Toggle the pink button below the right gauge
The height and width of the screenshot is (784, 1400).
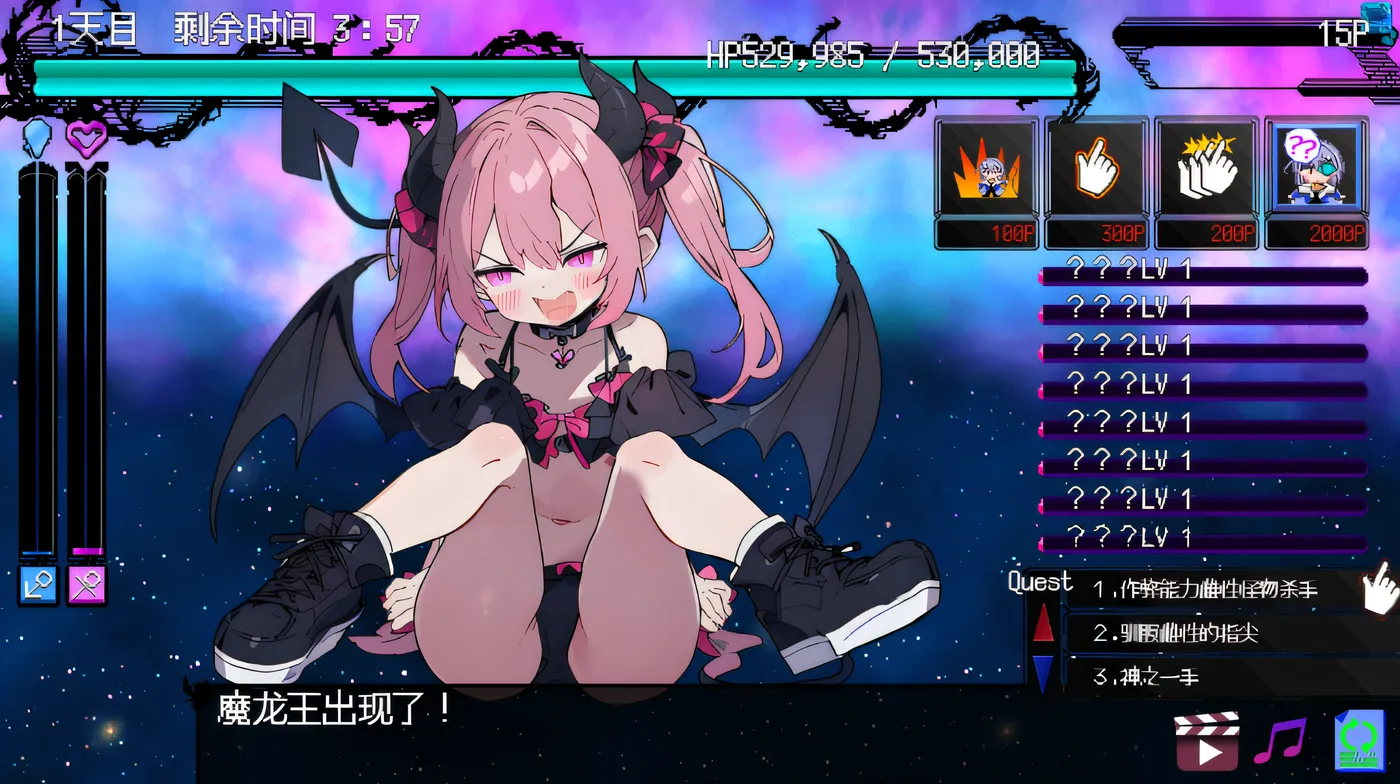[x=88, y=586]
